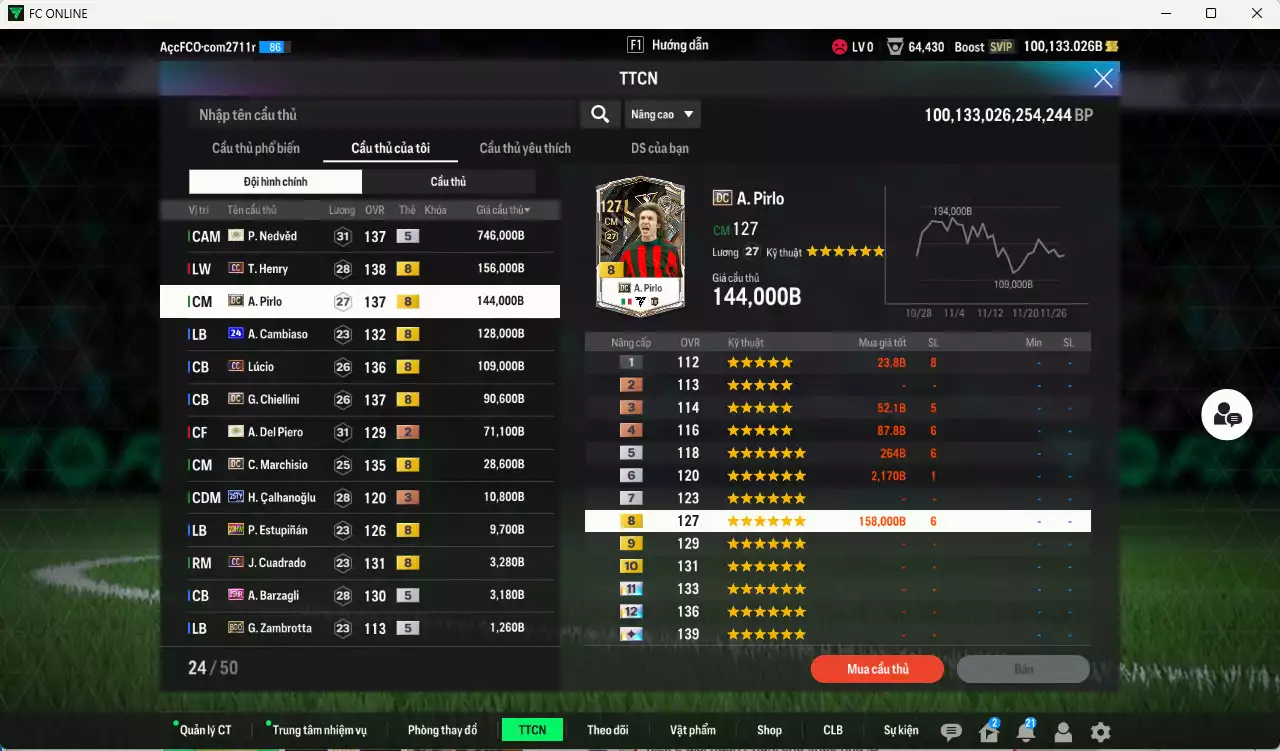The width and height of the screenshot is (1280, 751).
Task: Open the notification bell with 21 alerts
Action: click(1025, 733)
